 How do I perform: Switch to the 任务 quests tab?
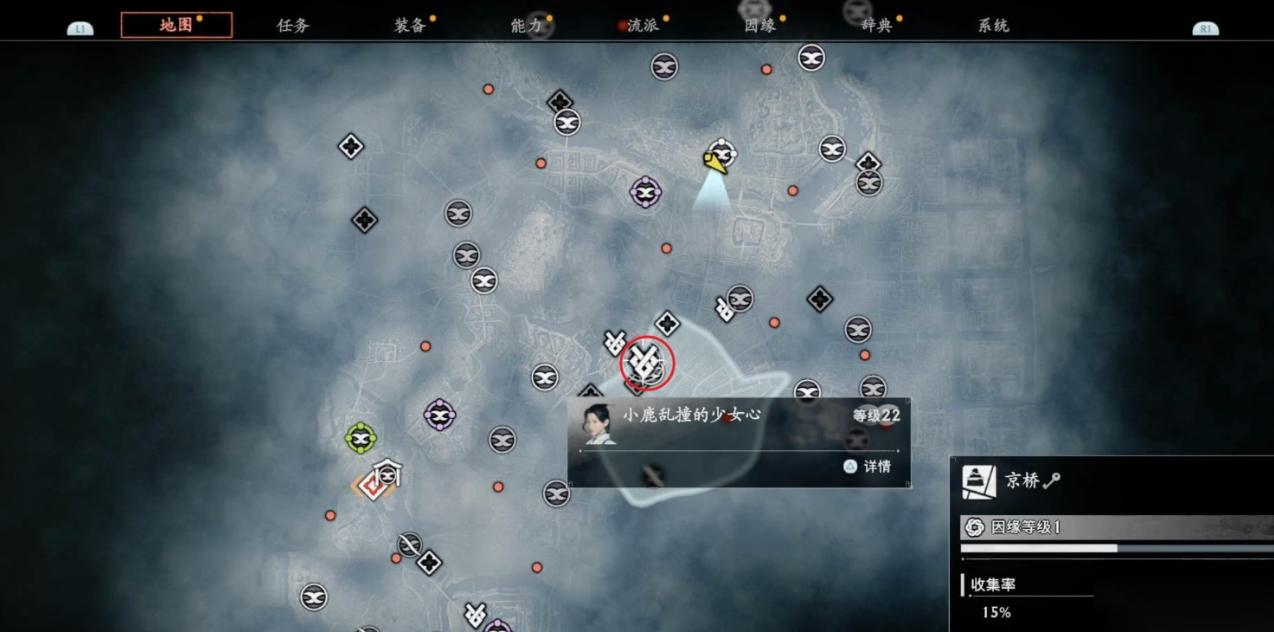293,25
